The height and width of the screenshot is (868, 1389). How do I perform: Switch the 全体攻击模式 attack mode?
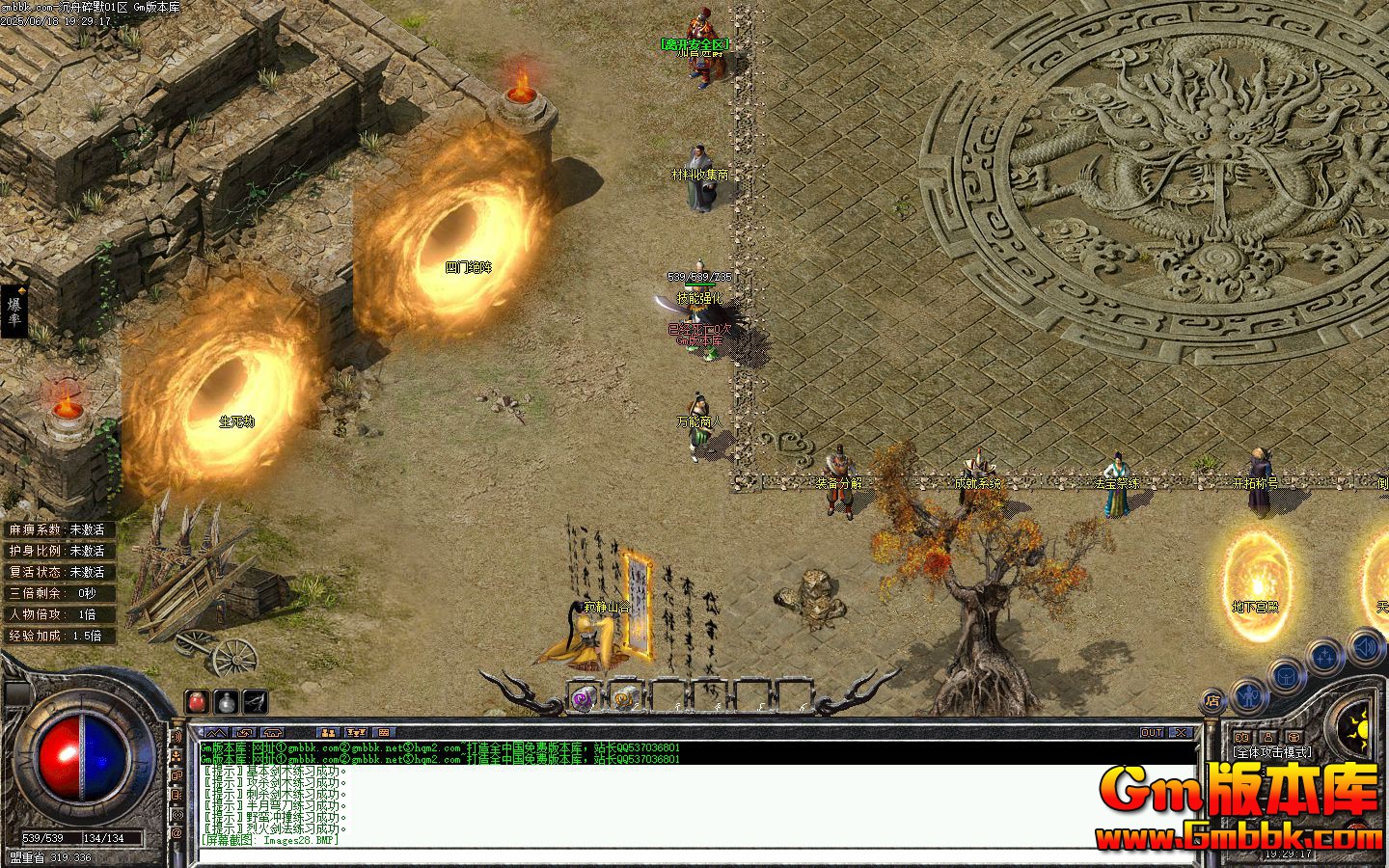1271,752
